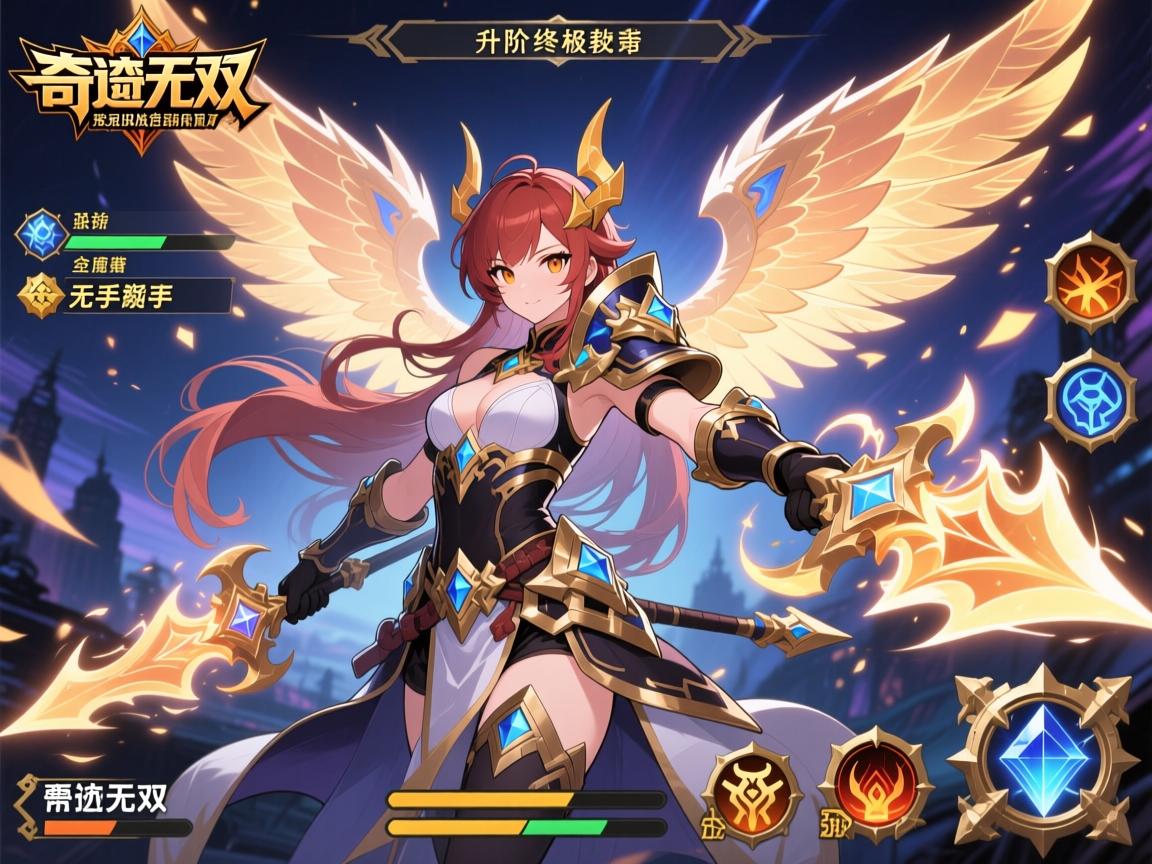Open the 无手 labeled button
Image resolution: width=1152 pixels, height=864 pixels.
click(147, 295)
